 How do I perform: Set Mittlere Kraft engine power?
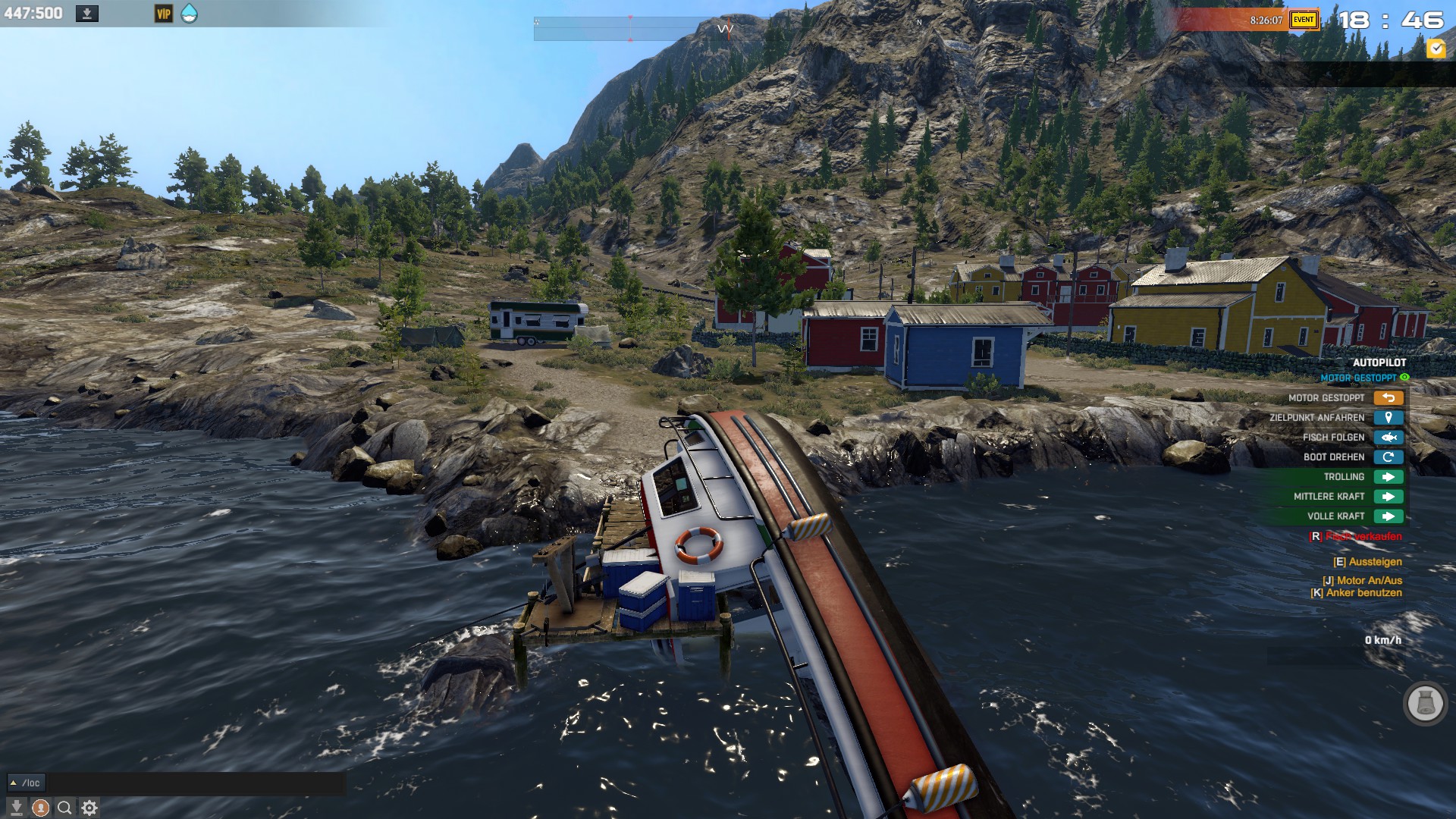[x=1388, y=497]
